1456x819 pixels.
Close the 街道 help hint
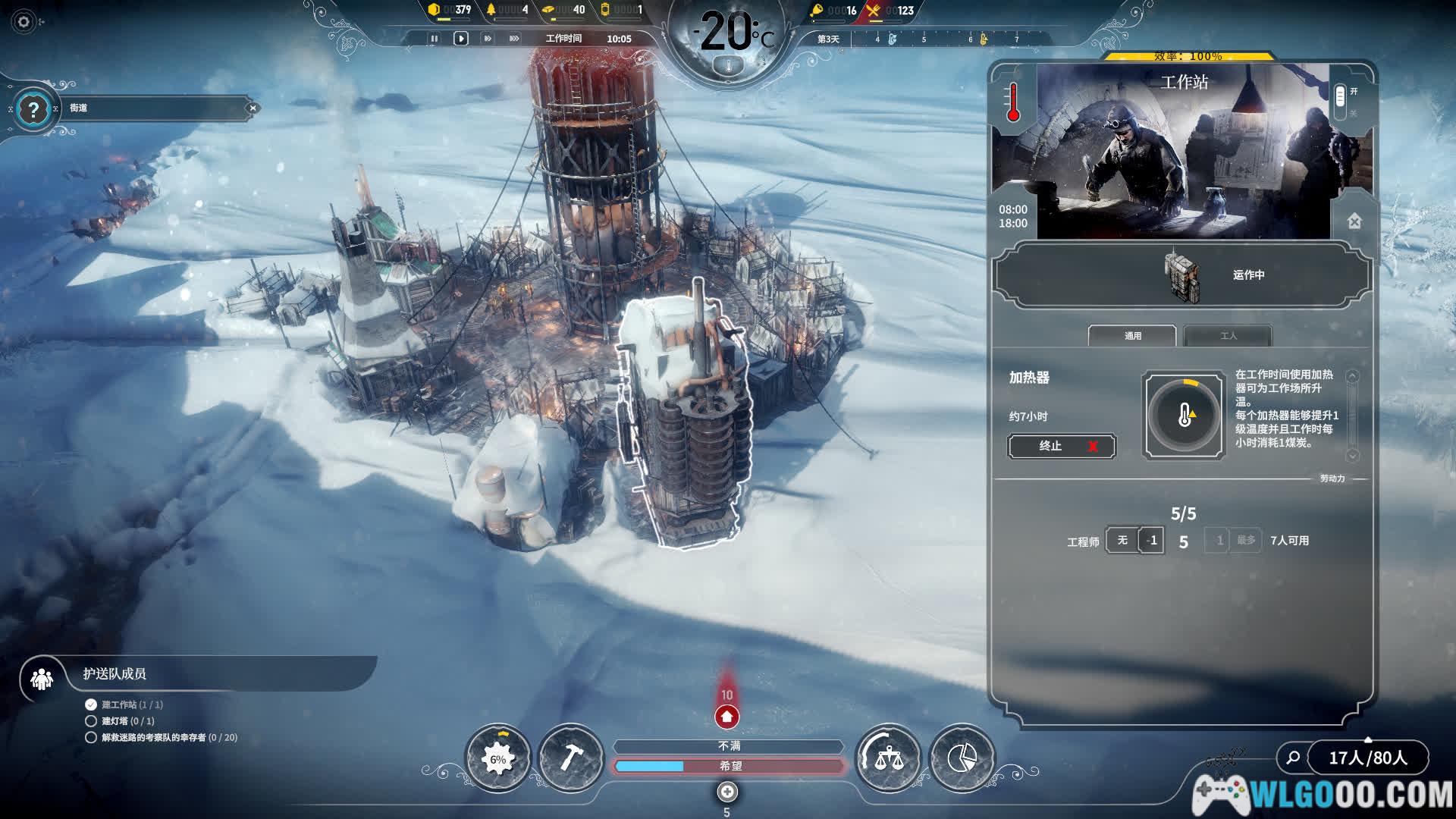(253, 108)
